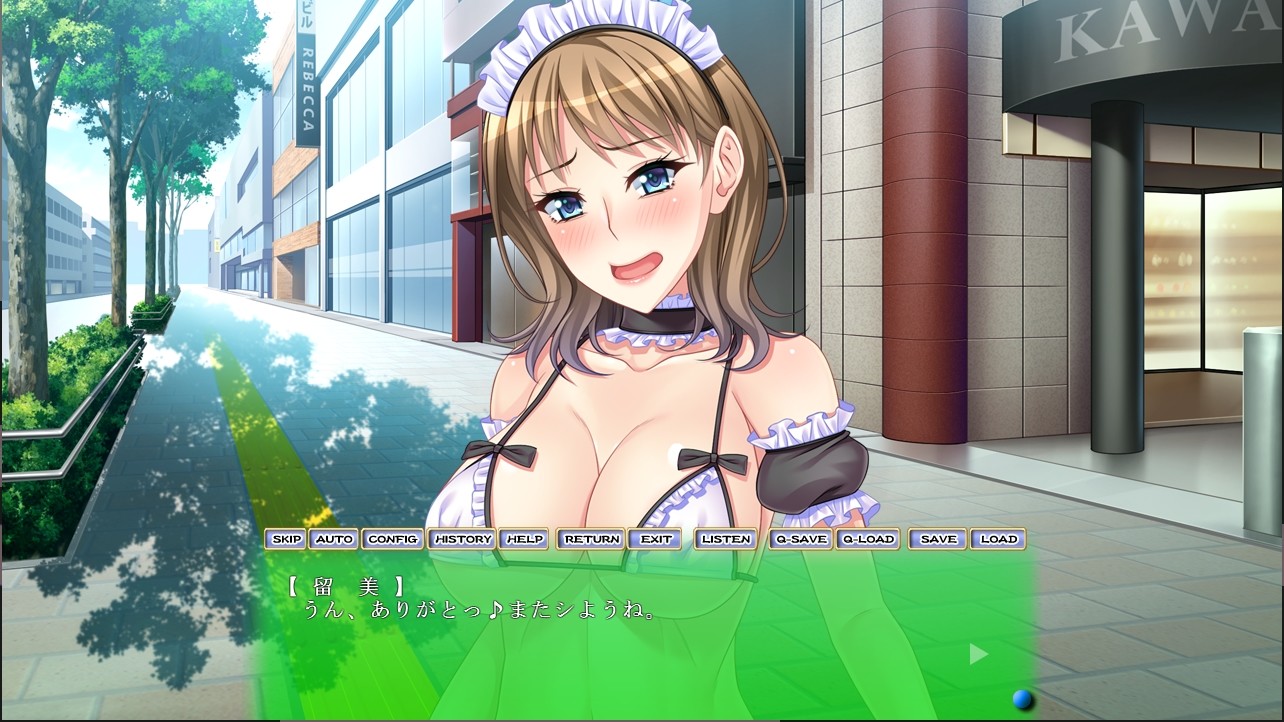Enable SKIP mode
This screenshot has width=1284, height=722.
click(x=286, y=538)
